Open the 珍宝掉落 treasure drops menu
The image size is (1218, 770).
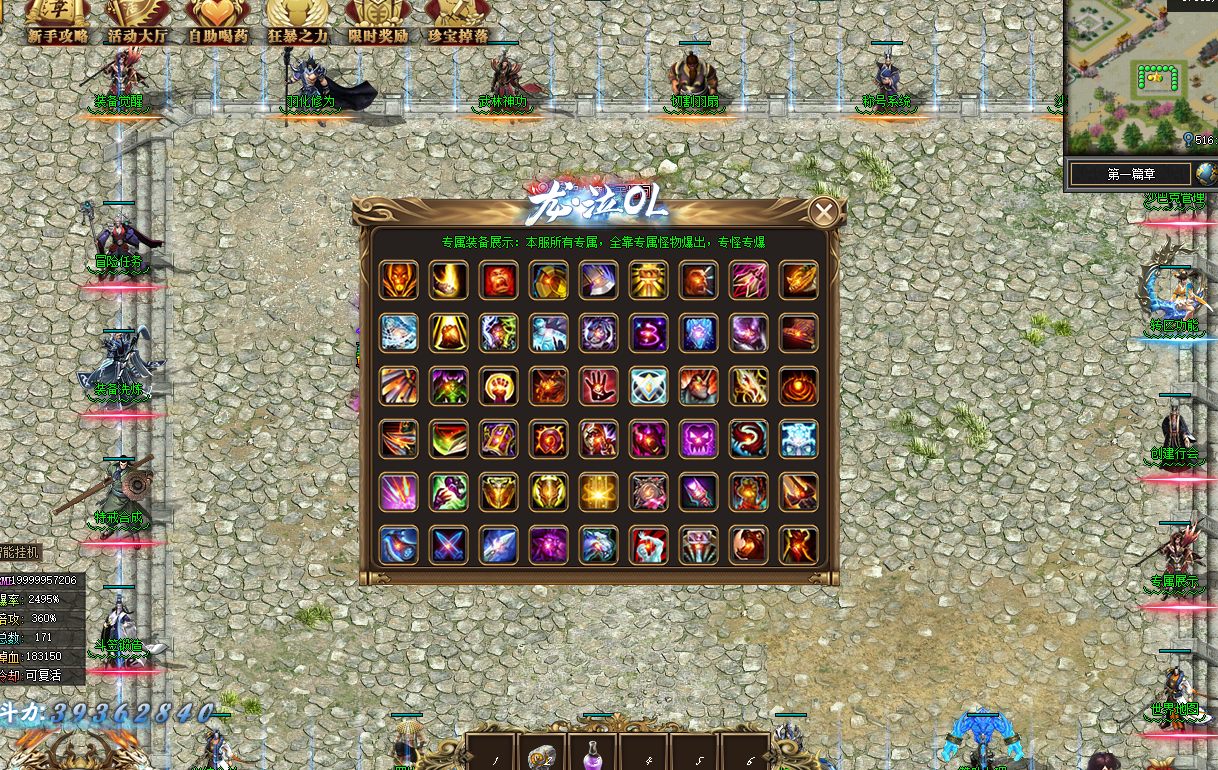(458, 23)
